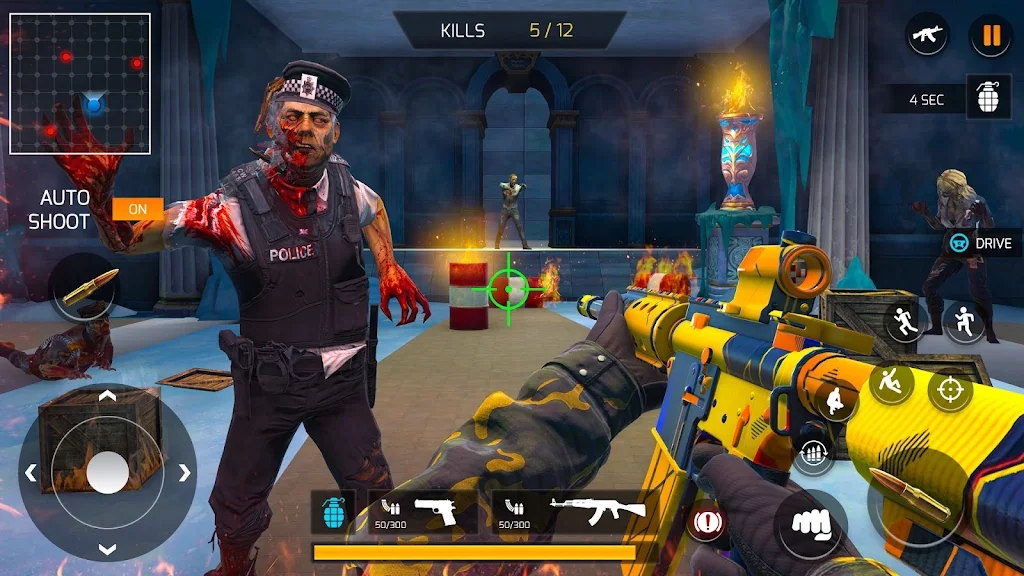
Task: Punch with the fist melee button
Action: click(811, 524)
